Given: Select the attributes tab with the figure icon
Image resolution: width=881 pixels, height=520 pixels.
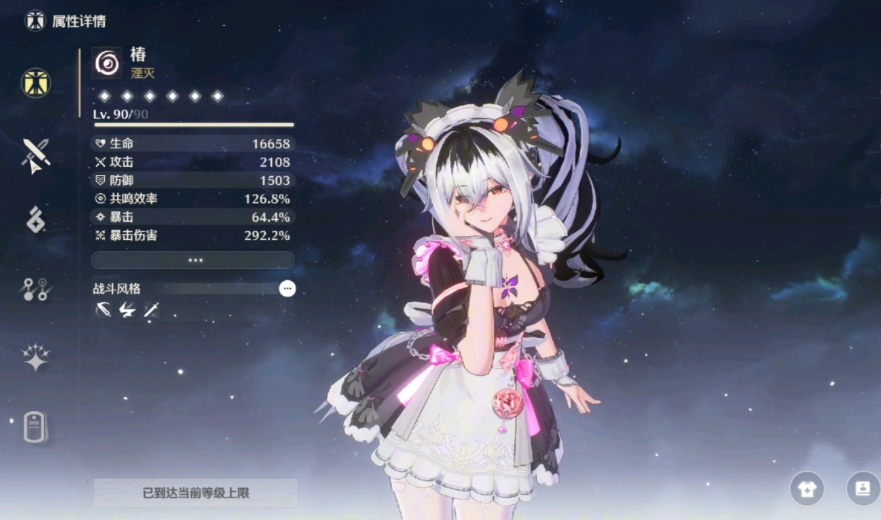Looking at the screenshot, I should coord(36,82).
